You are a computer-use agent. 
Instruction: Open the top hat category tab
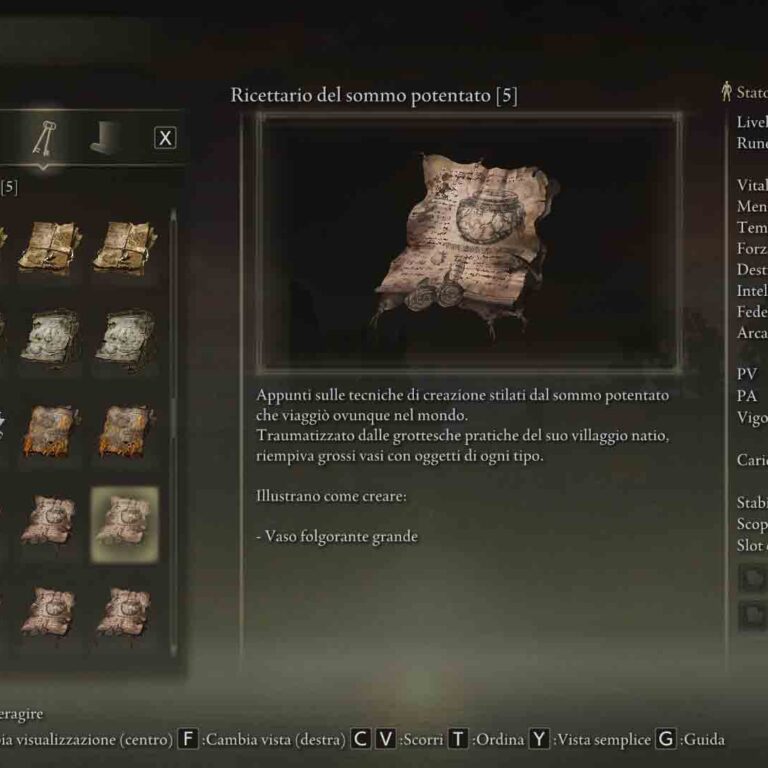coord(105,140)
